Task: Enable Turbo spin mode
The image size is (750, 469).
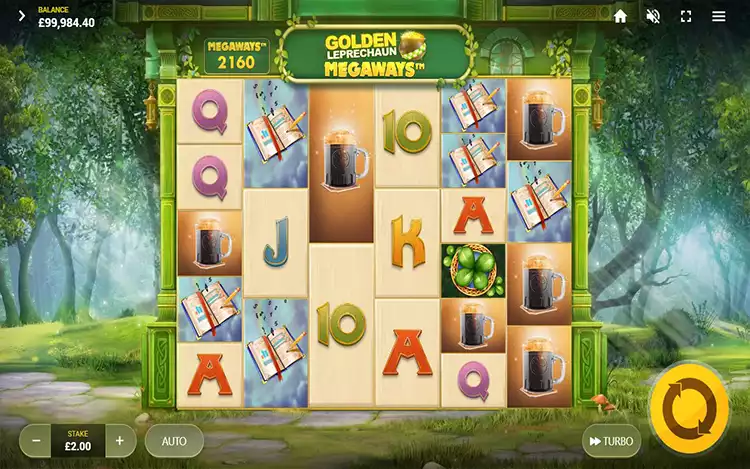Action: click(x=611, y=441)
